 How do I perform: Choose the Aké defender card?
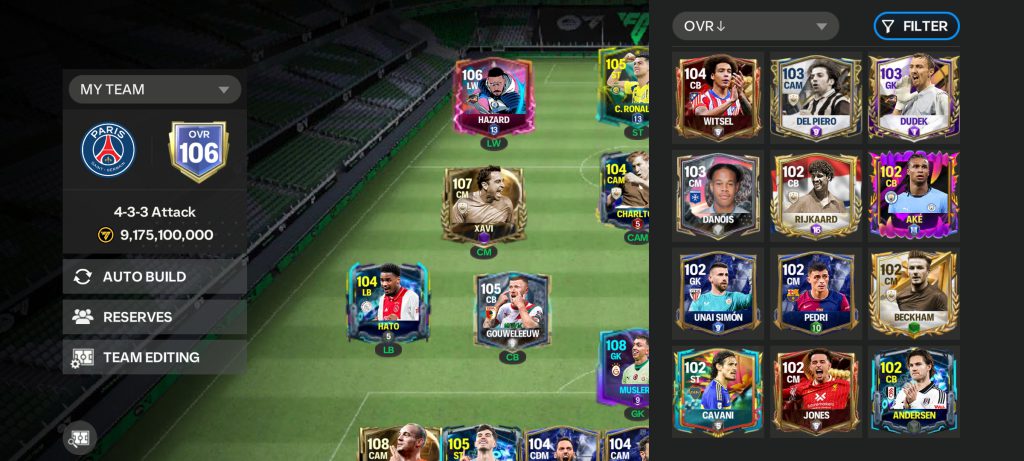pos(914,194)
